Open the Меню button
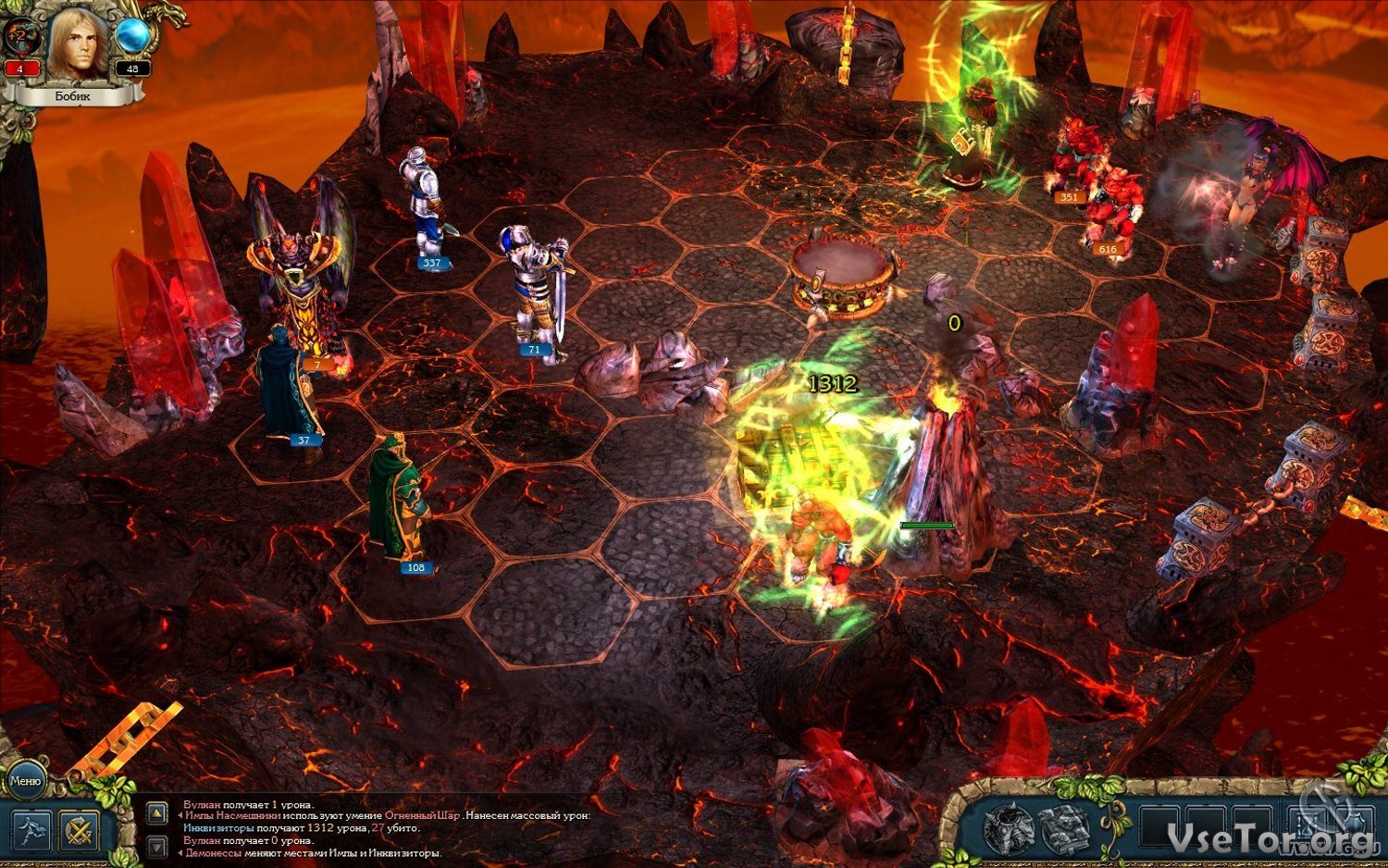1388x868 pixels. point(25,782)
